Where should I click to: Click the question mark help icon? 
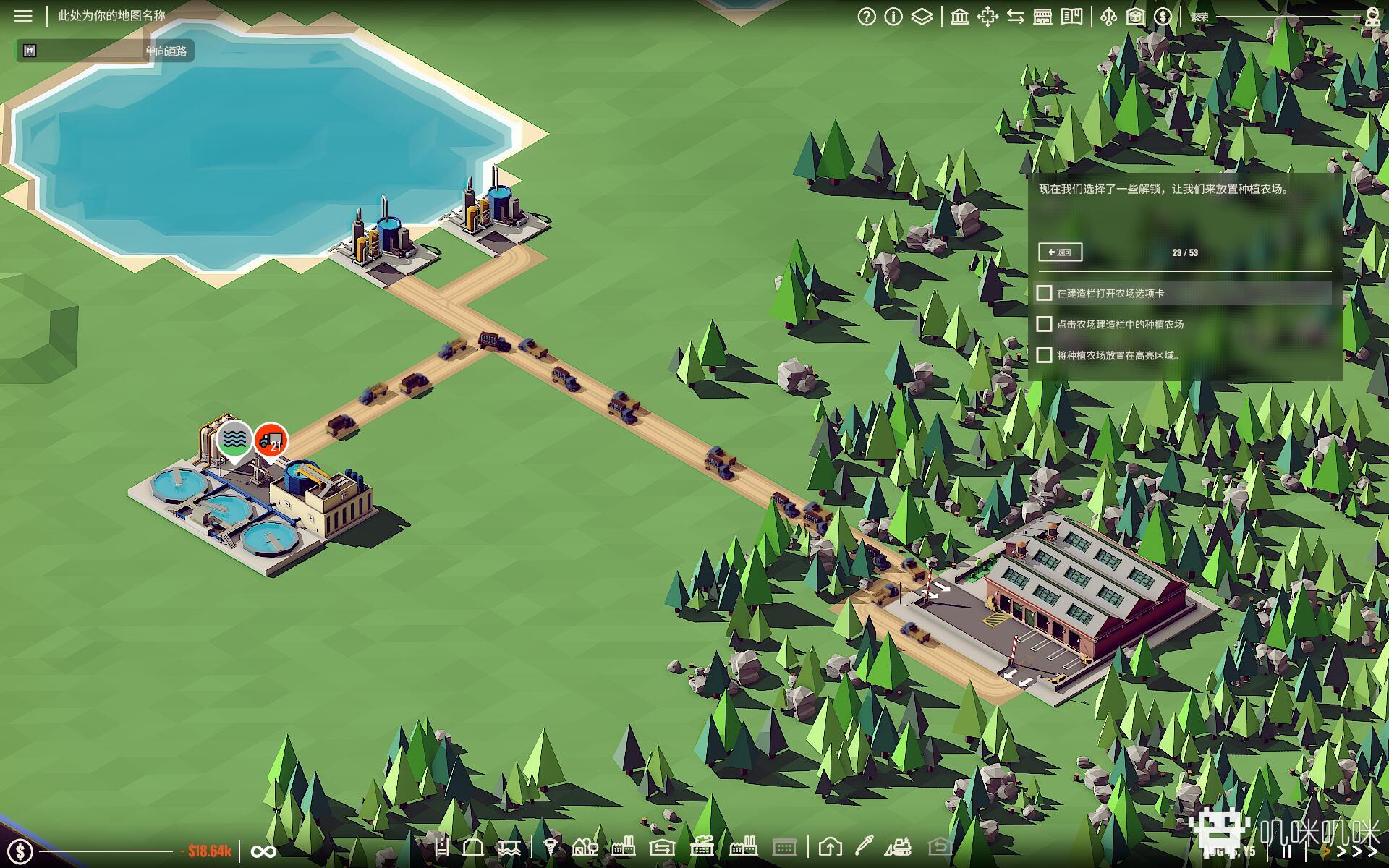[x=866, y=17]
